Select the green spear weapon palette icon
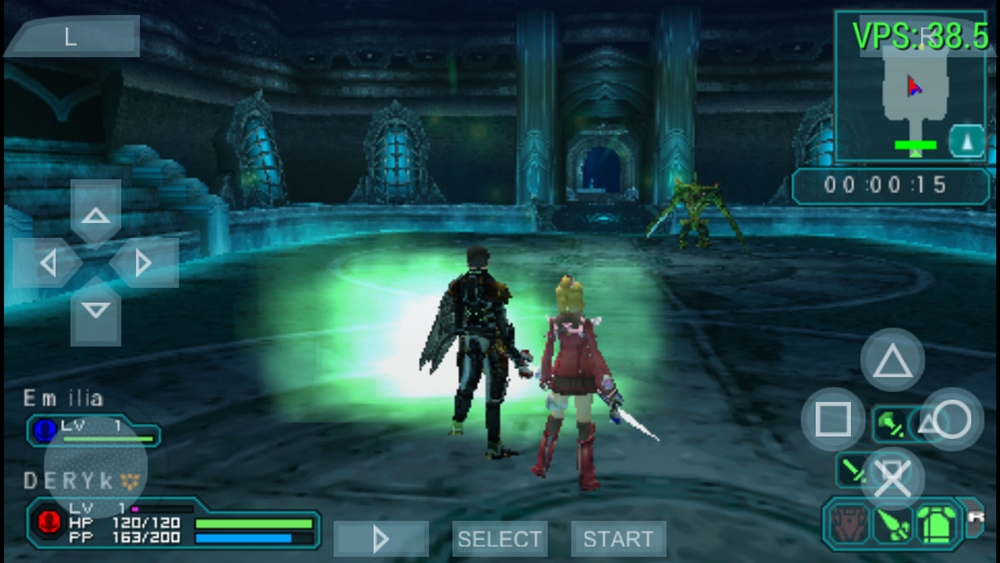Image resolution: width=1000 pixels, height=563 pixels. tap(893, 524)
